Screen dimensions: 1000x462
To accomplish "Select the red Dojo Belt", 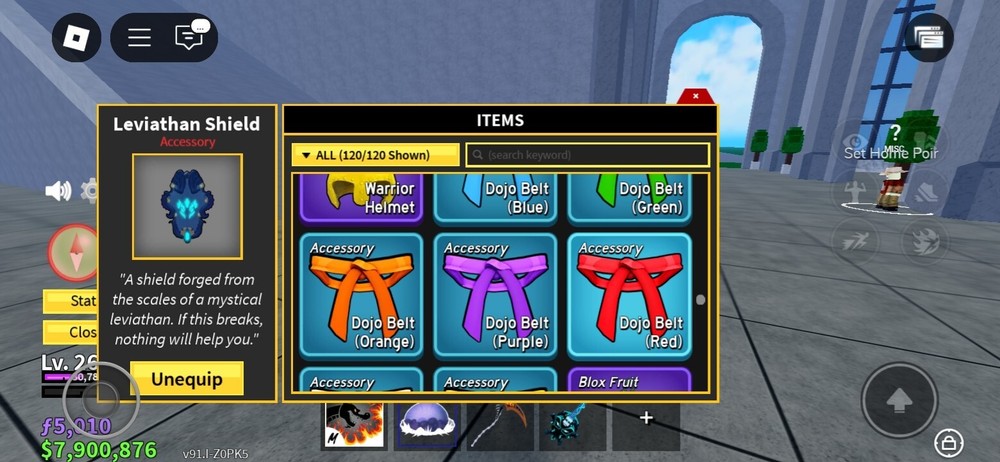I will pos(629,296).
